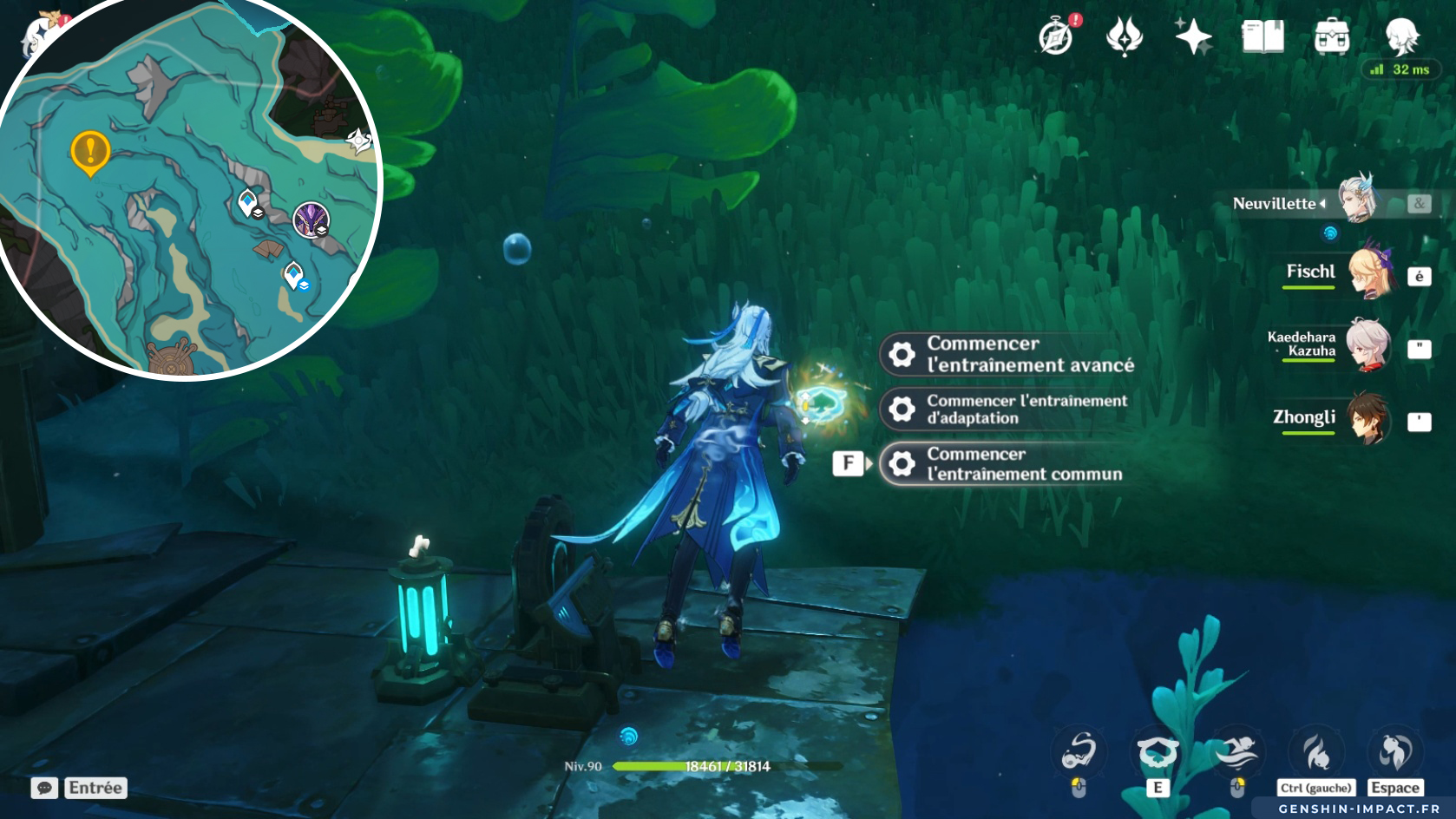This screenshot has width=1456, height=819.
Task: Switch to Zhongli in the party
Action: [1368, 419]
